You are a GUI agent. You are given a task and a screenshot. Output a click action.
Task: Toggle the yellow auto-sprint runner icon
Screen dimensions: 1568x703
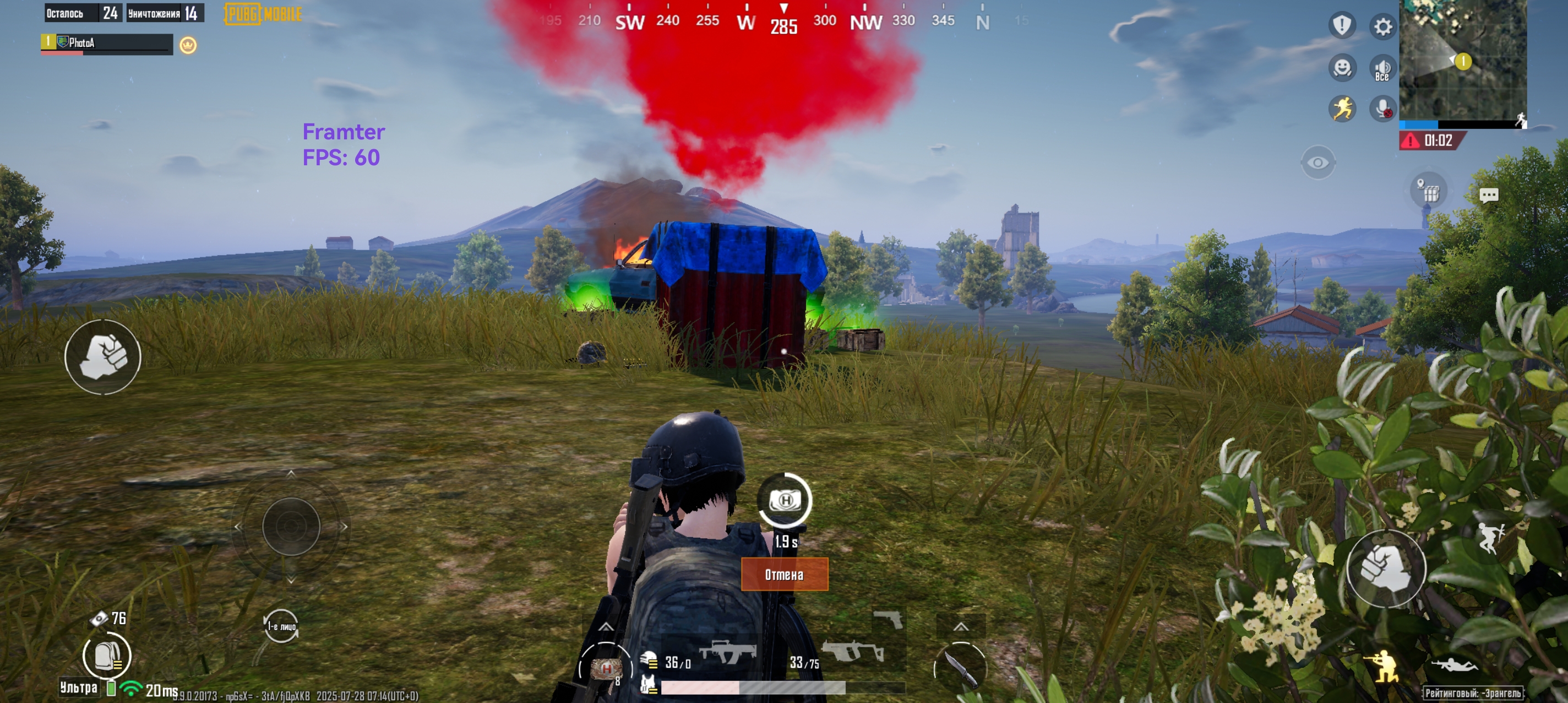pyautogui.click(x=1342, y=109)
